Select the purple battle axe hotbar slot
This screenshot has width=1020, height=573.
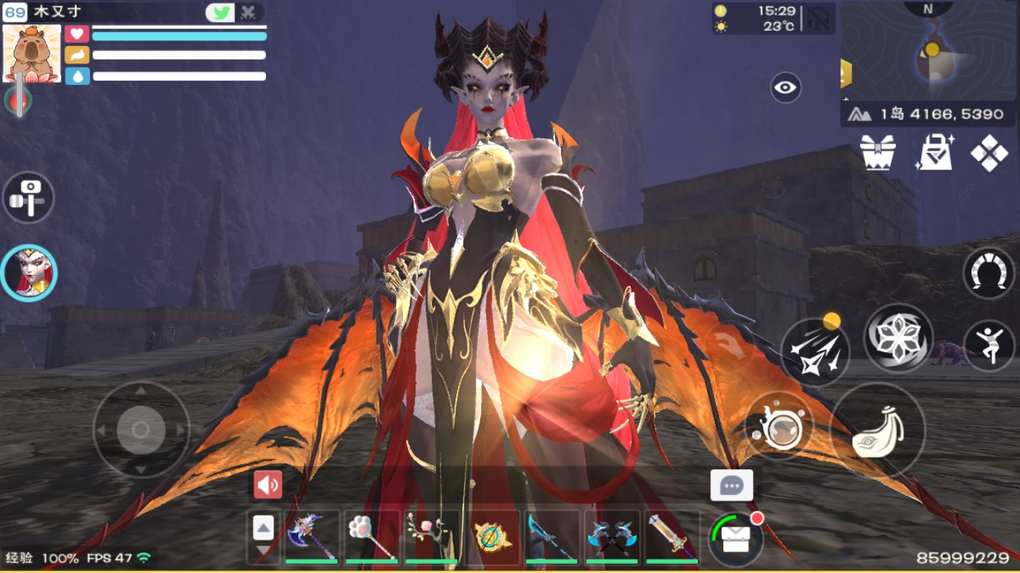point(310,537)
